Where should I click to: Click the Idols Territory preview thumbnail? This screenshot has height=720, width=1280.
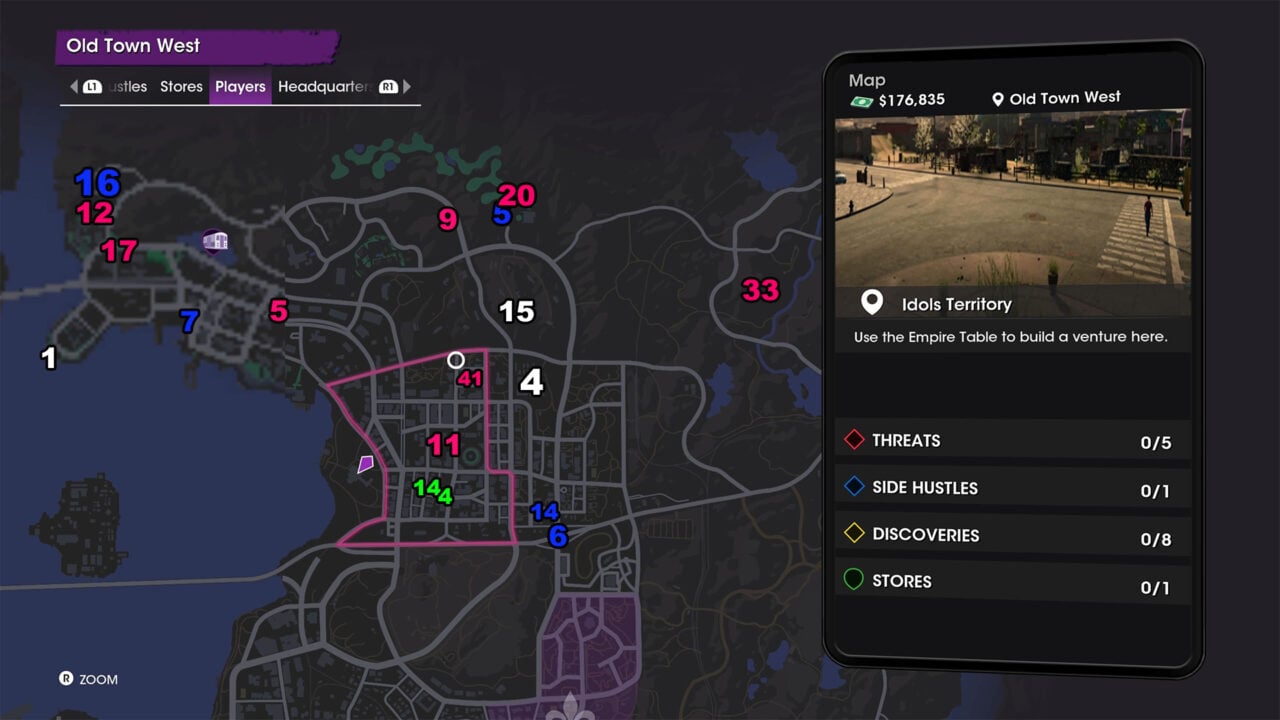(x=1012, y=200)
